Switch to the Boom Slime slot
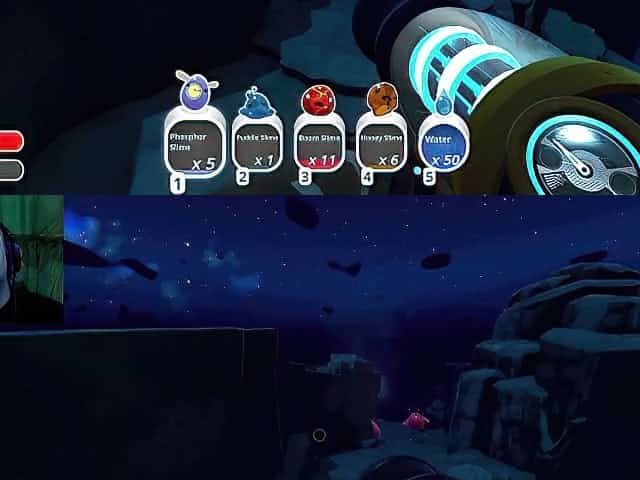Image resolution: width=640 pixels, height=480 pixels. point(318,143)
